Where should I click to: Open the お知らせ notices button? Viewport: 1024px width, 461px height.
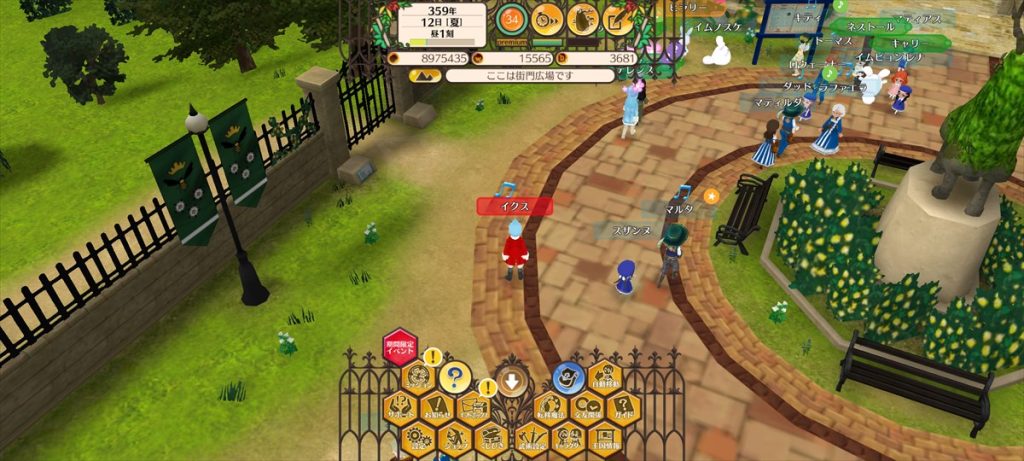click(x=436, y=407)
